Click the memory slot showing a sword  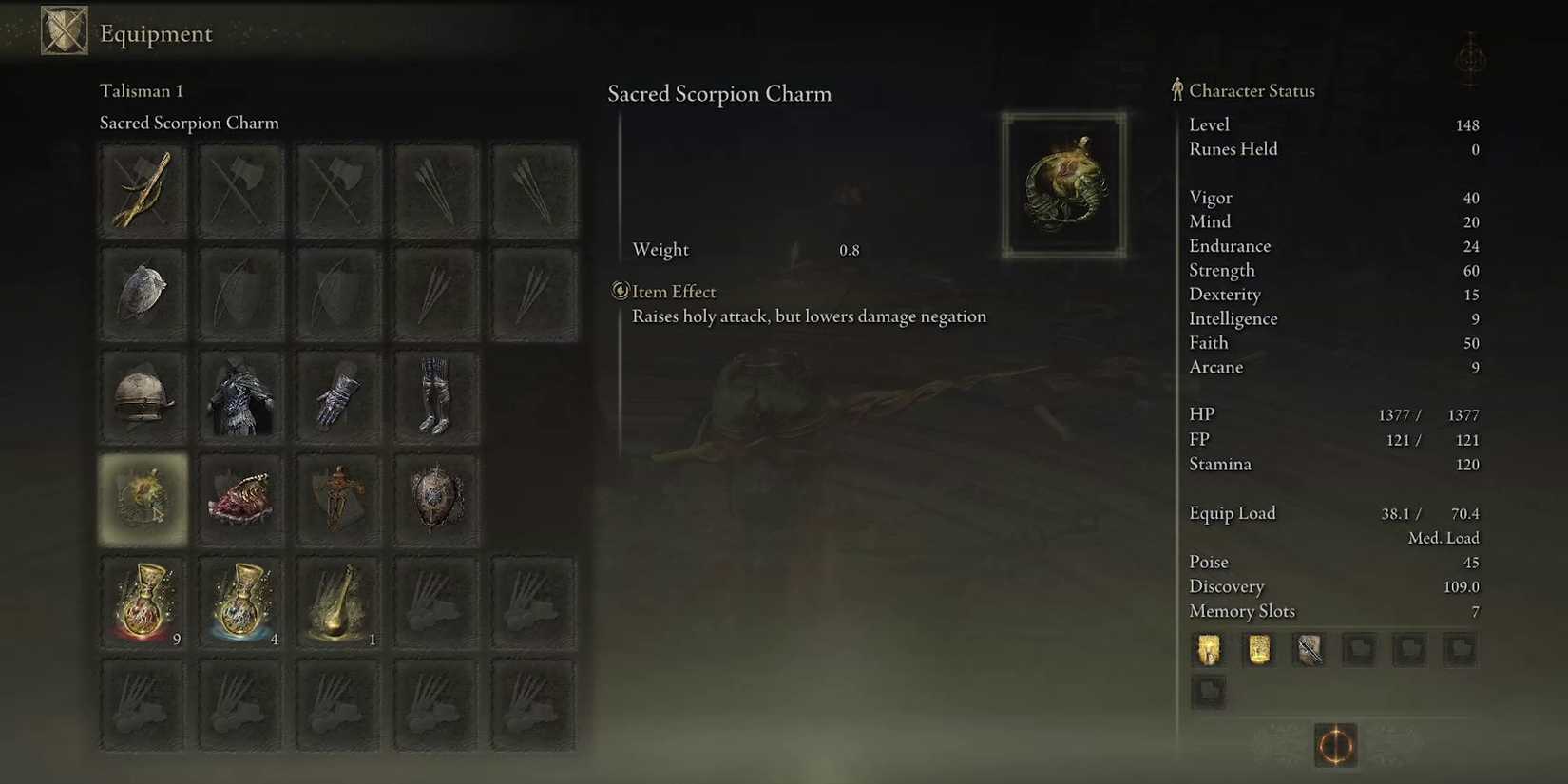click(x=1309, y=649)
